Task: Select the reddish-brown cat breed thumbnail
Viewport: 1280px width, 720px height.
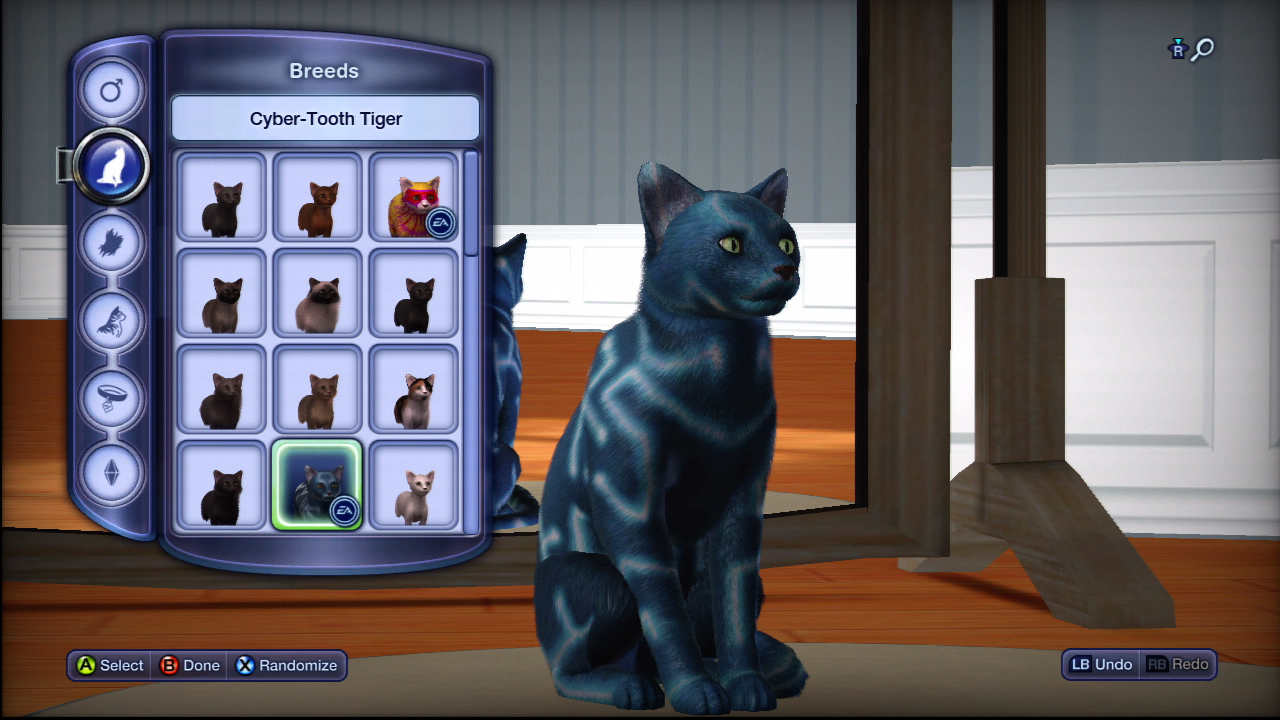Action: (318, 197)
